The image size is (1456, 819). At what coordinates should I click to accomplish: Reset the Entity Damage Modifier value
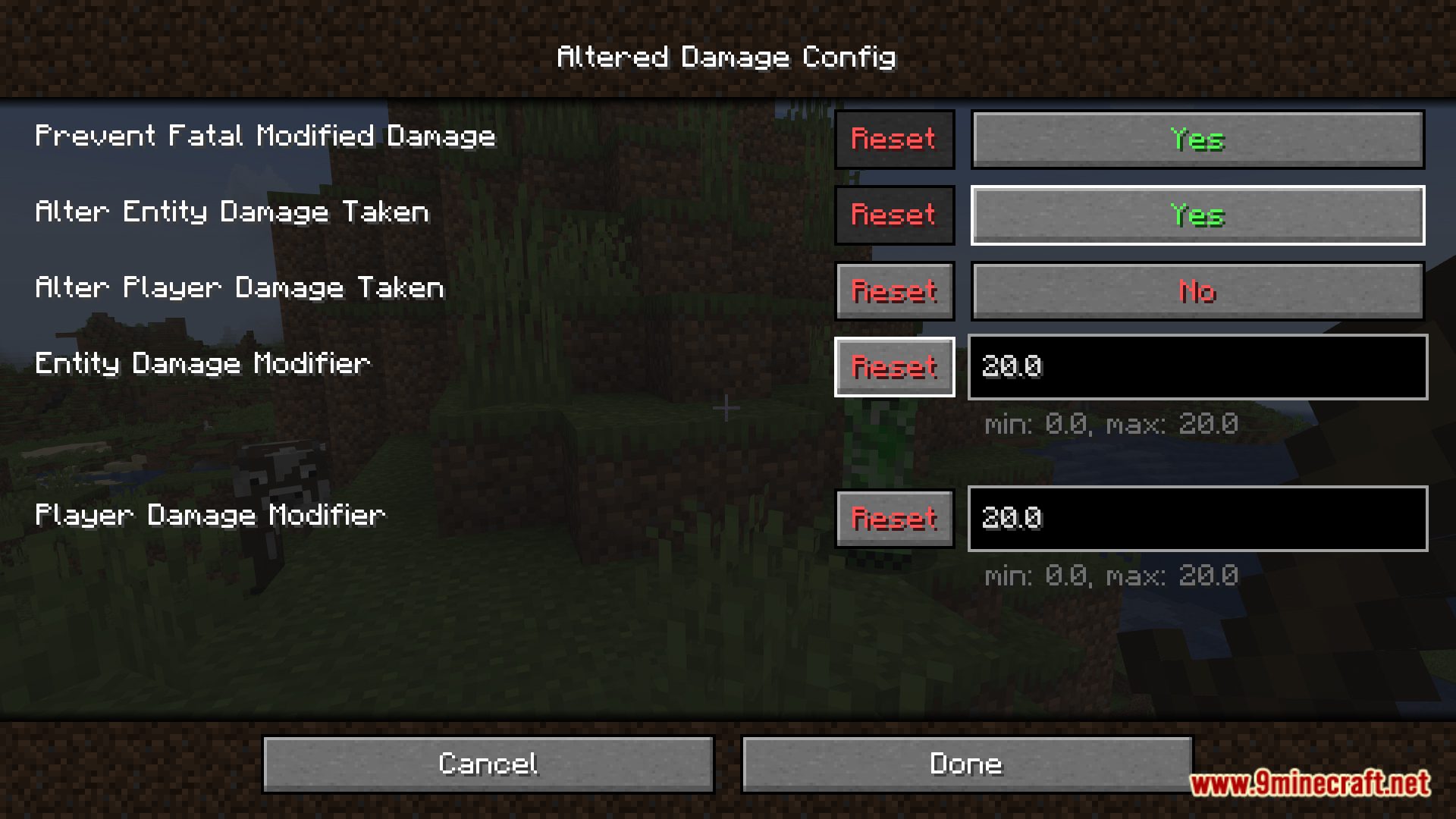click(x=894, y=367)
